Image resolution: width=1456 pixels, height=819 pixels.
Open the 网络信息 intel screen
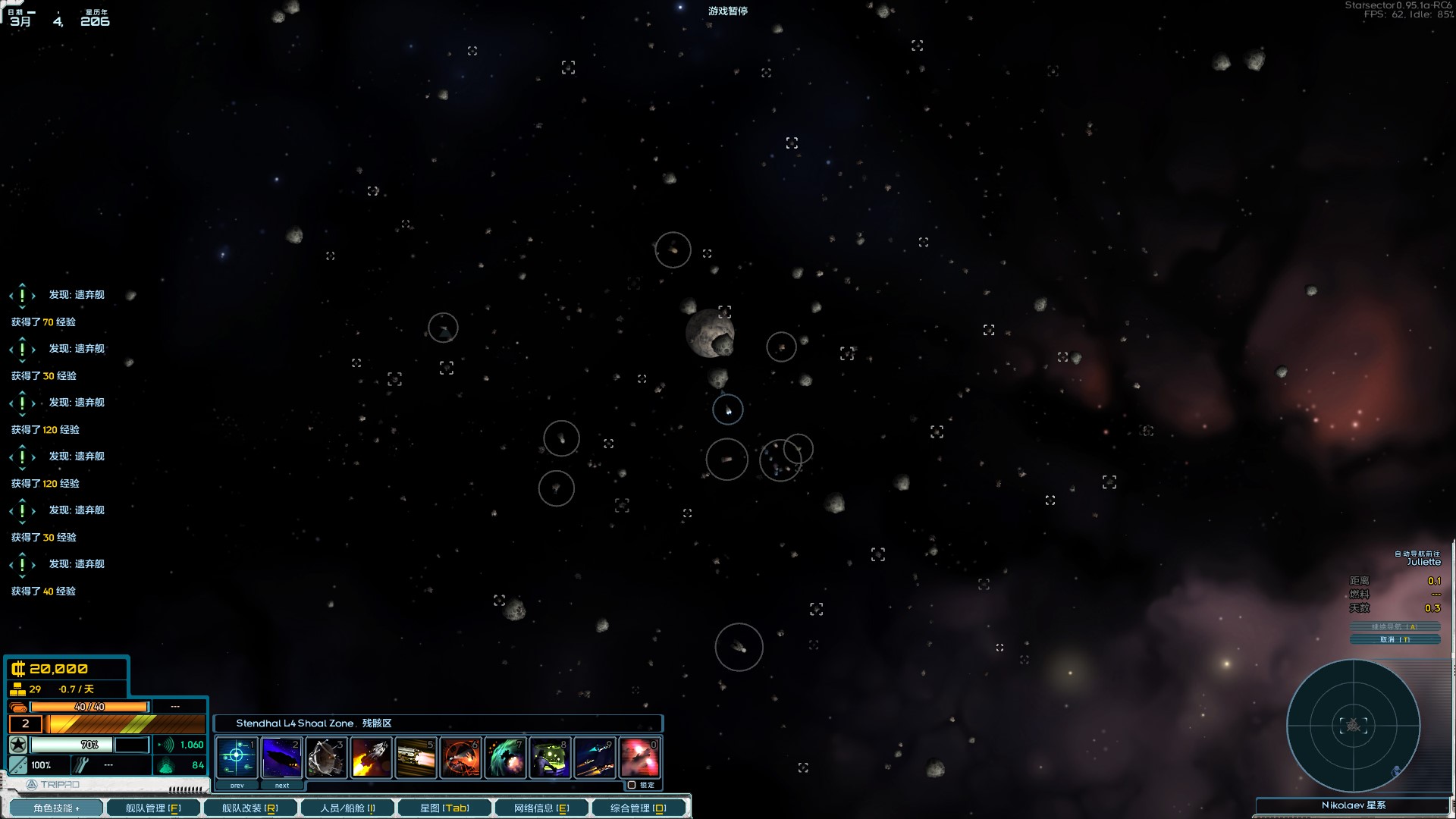tap(541, 808)
